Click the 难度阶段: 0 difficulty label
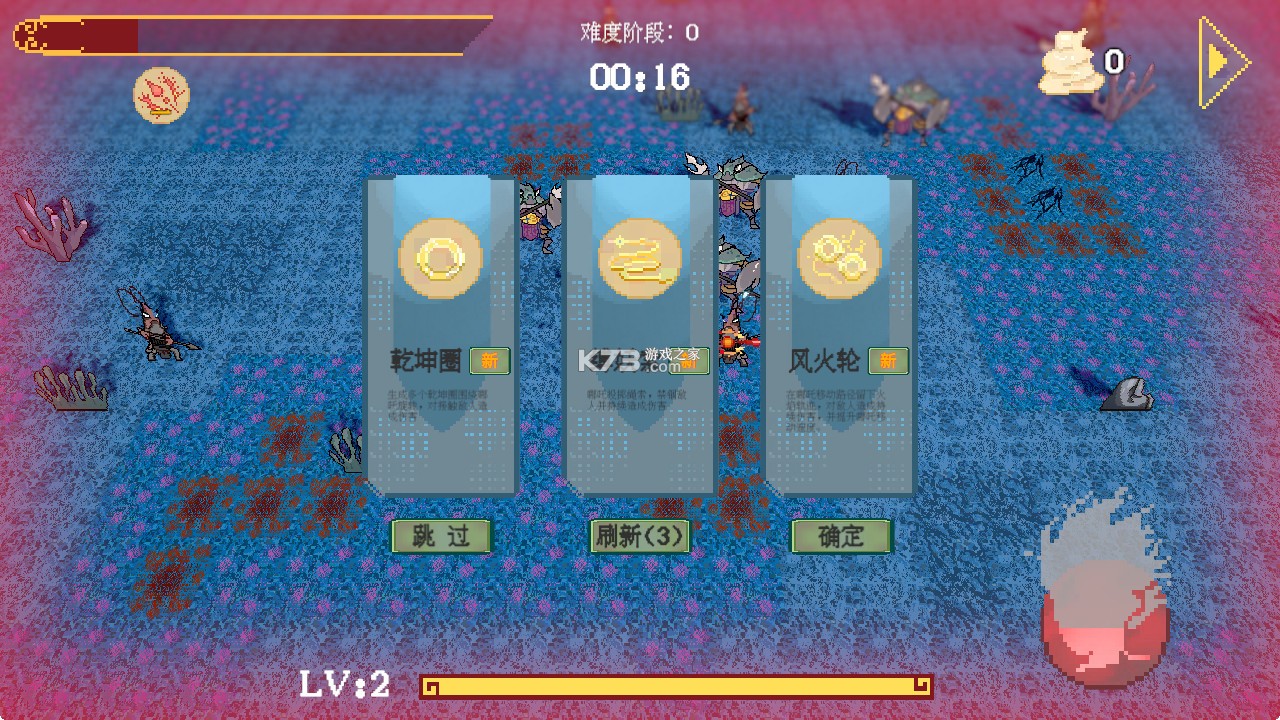Viewport: 1280px width, 720px height. [x=640, y=29]
